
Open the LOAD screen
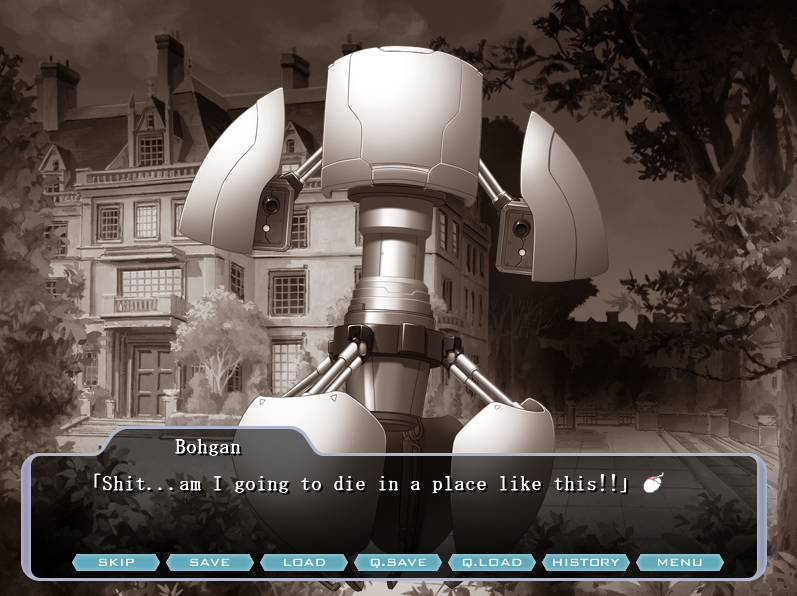304,562
